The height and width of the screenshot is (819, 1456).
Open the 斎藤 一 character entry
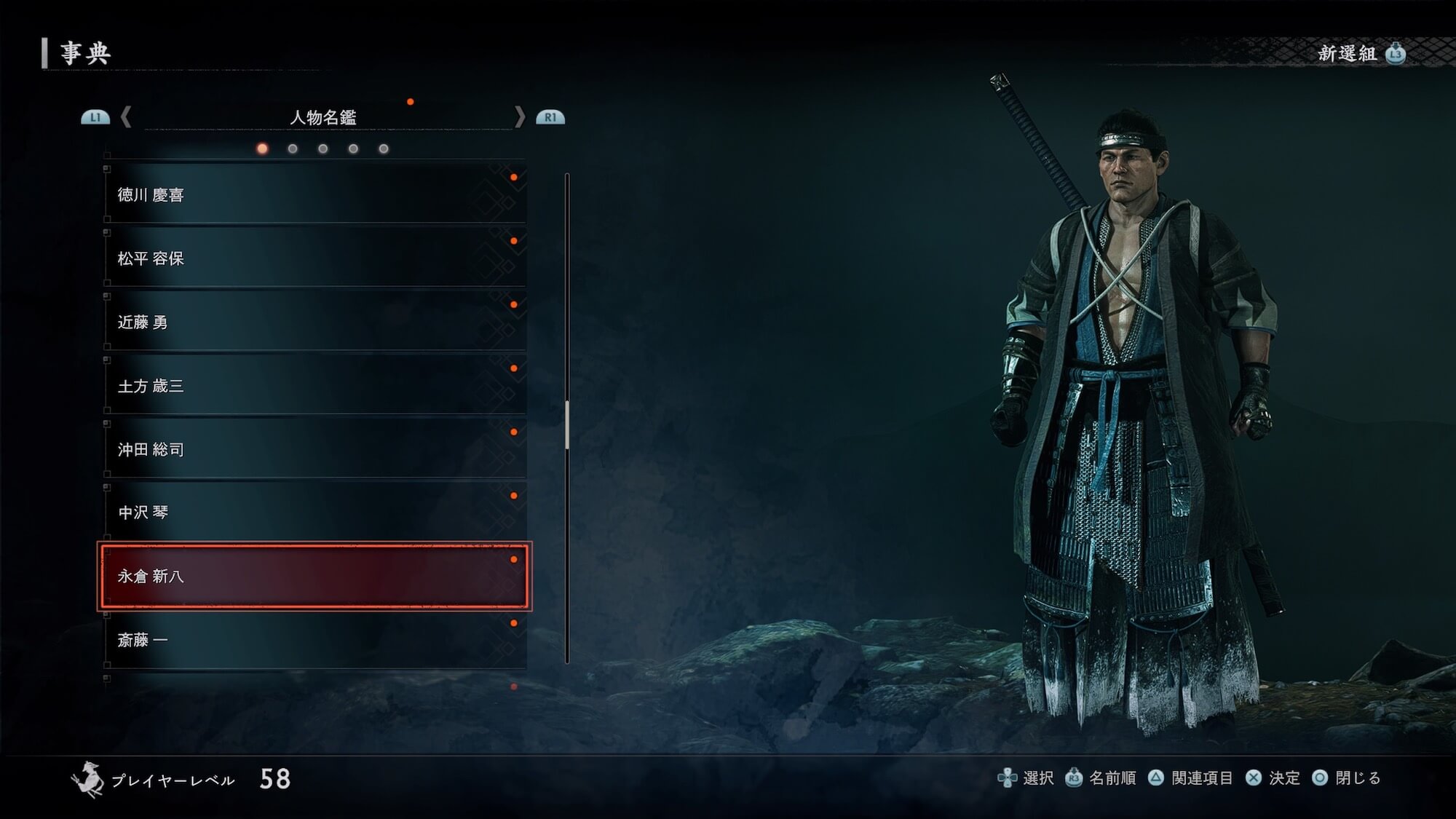pos(314,640)
